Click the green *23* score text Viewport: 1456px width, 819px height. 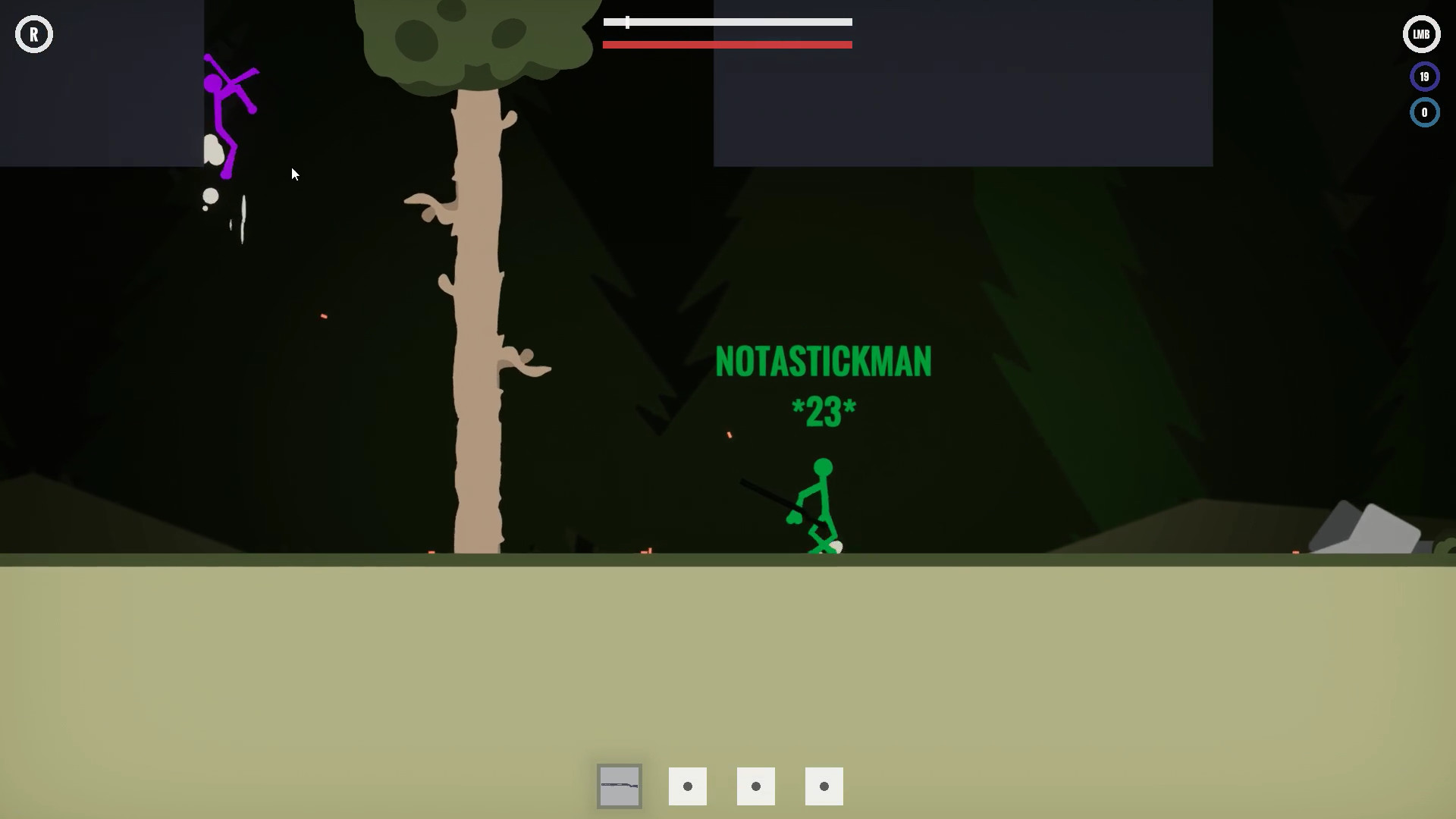pos(824,409)
